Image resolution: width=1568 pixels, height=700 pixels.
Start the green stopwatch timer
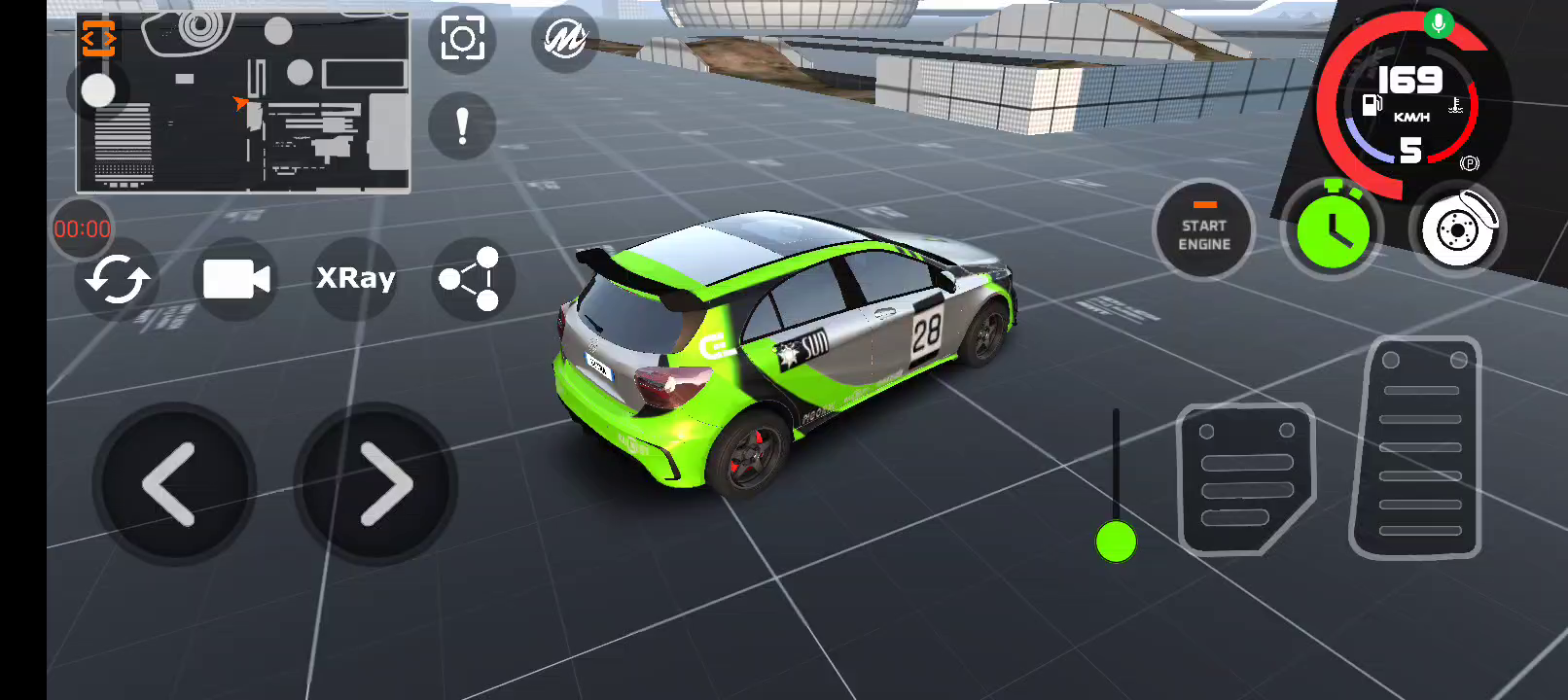tap(1332, 228)
